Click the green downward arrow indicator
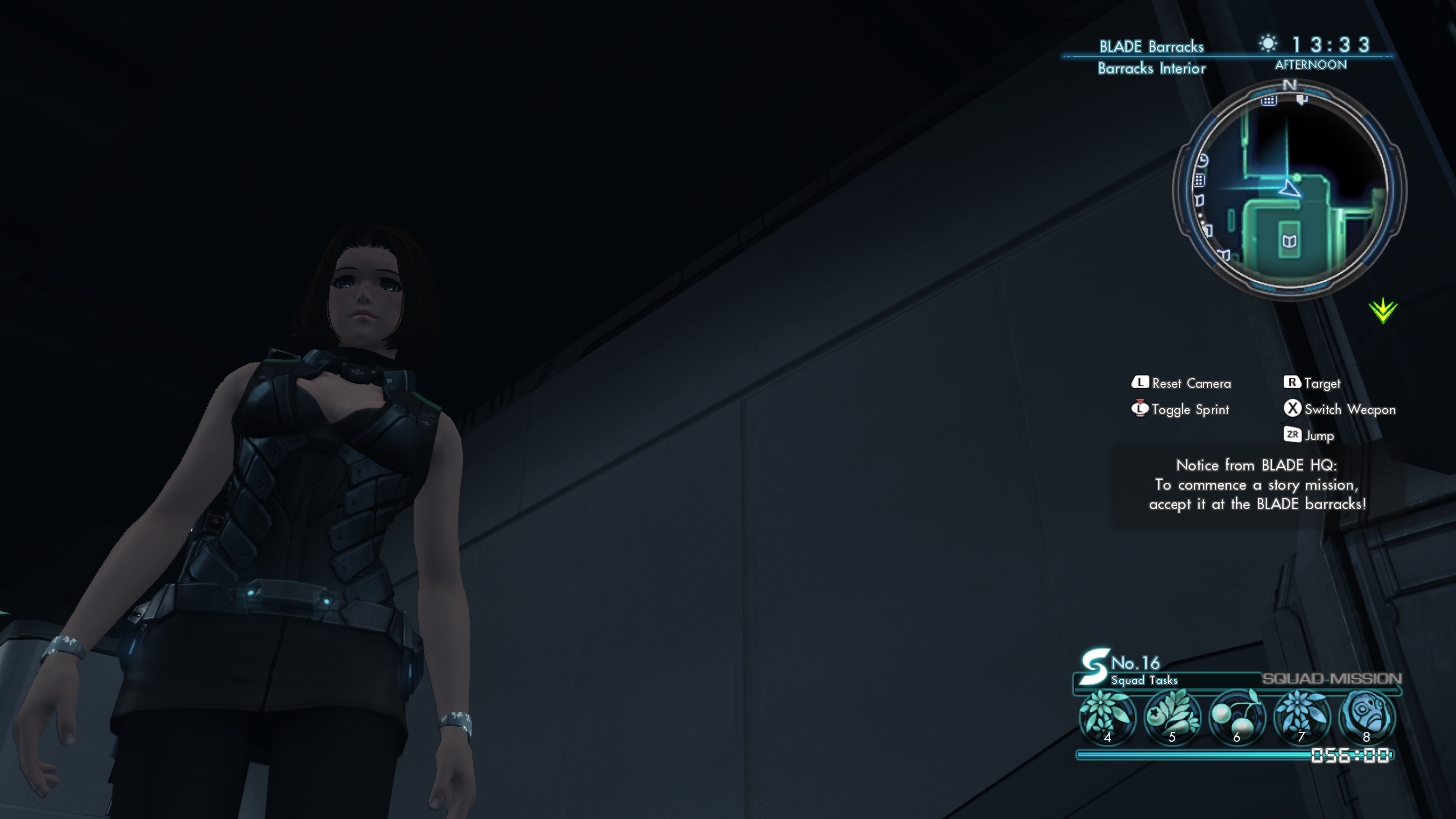Image resolution: width=1456 pixels, height=819 pixels. coord(1382,310)
